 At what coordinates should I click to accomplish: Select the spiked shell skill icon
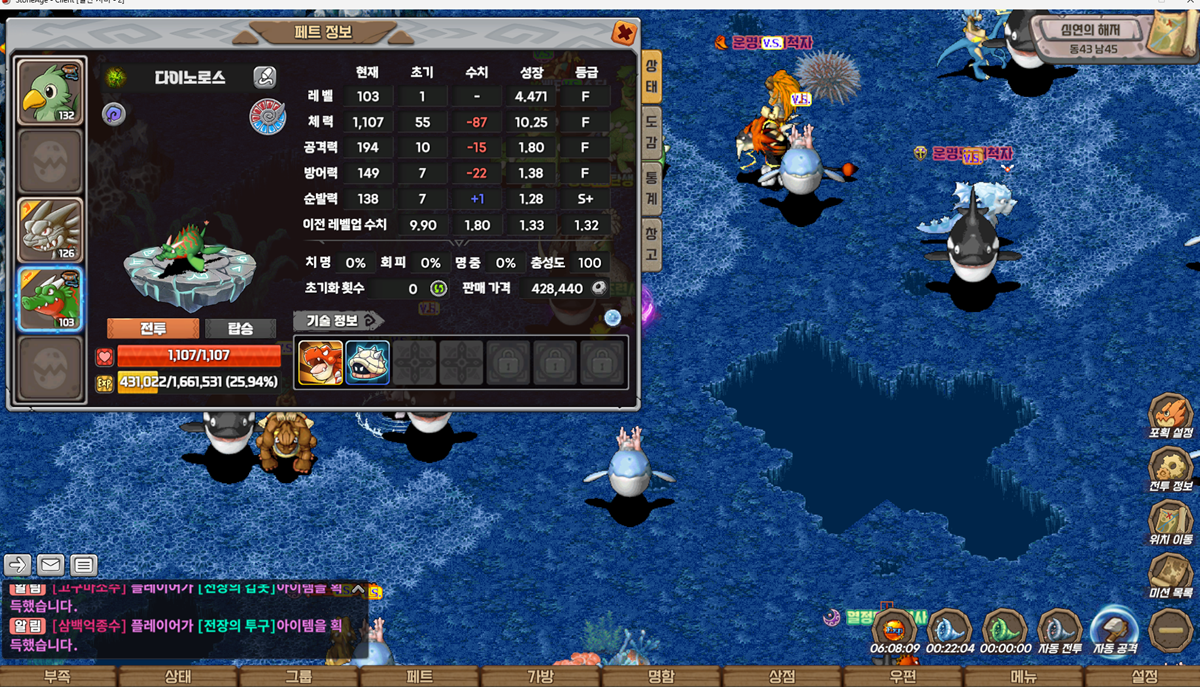click(367, 363)
